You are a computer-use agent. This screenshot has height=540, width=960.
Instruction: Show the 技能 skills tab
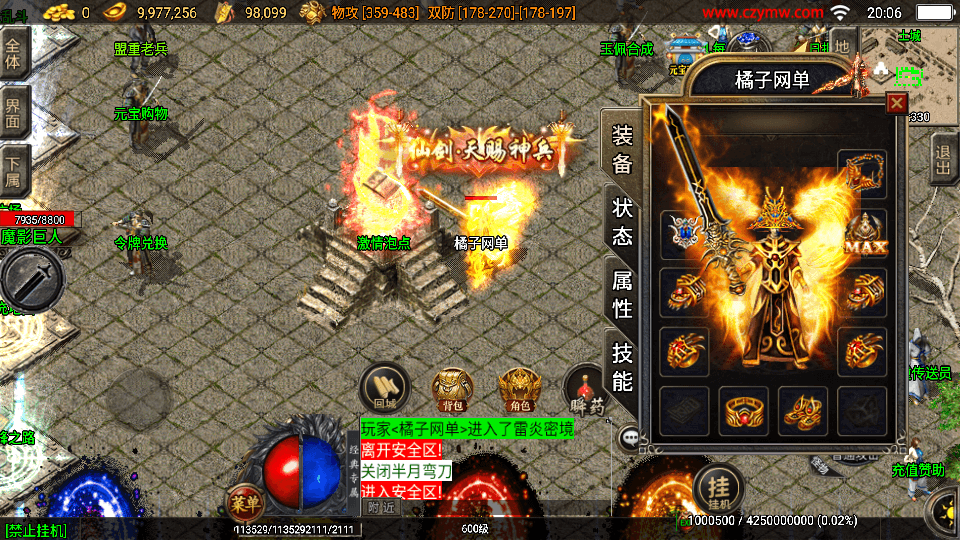click(x=622, y=366)
